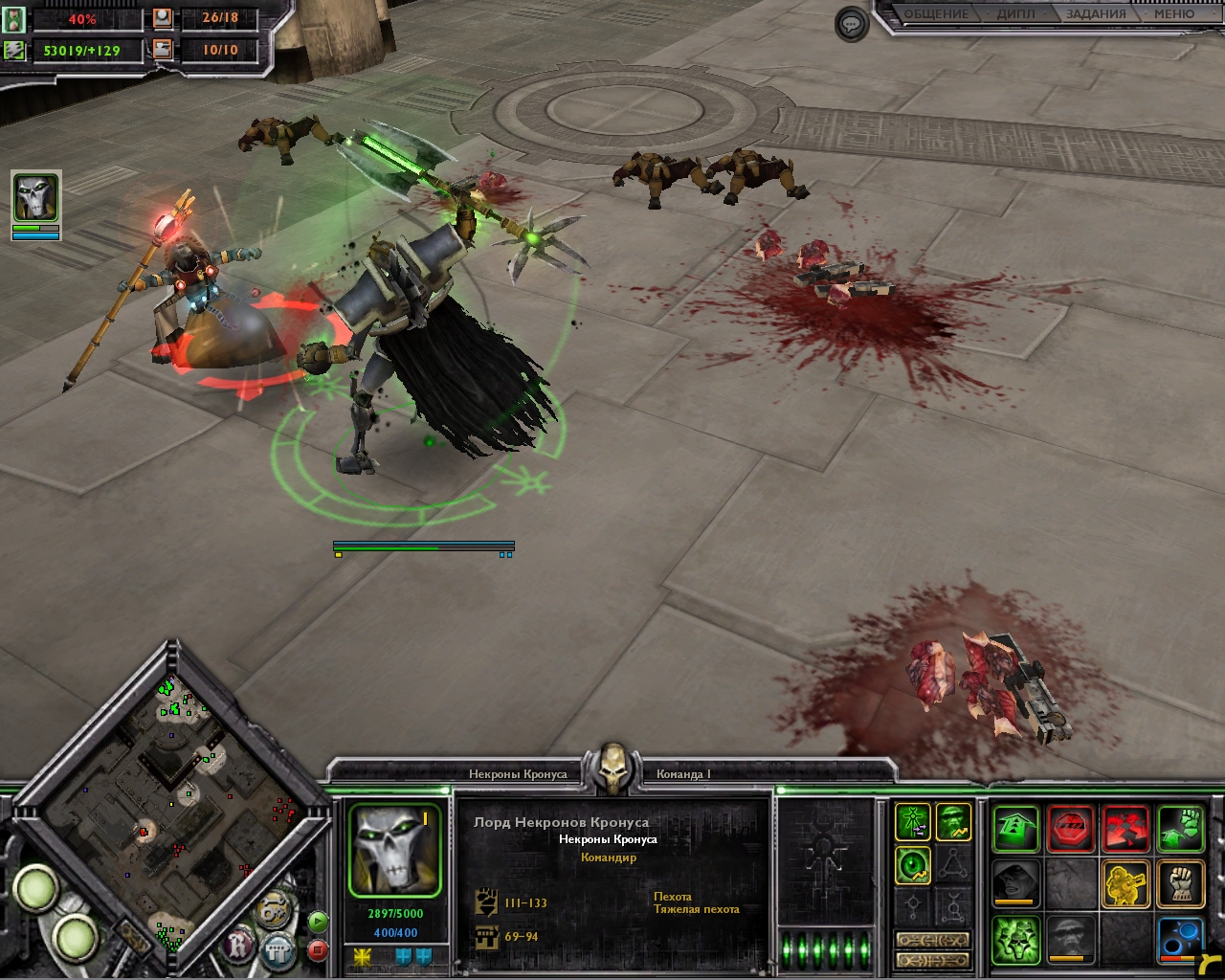Select the green face upgrade icon
The height and width of the screenshot is (980, 1225).
953,822
